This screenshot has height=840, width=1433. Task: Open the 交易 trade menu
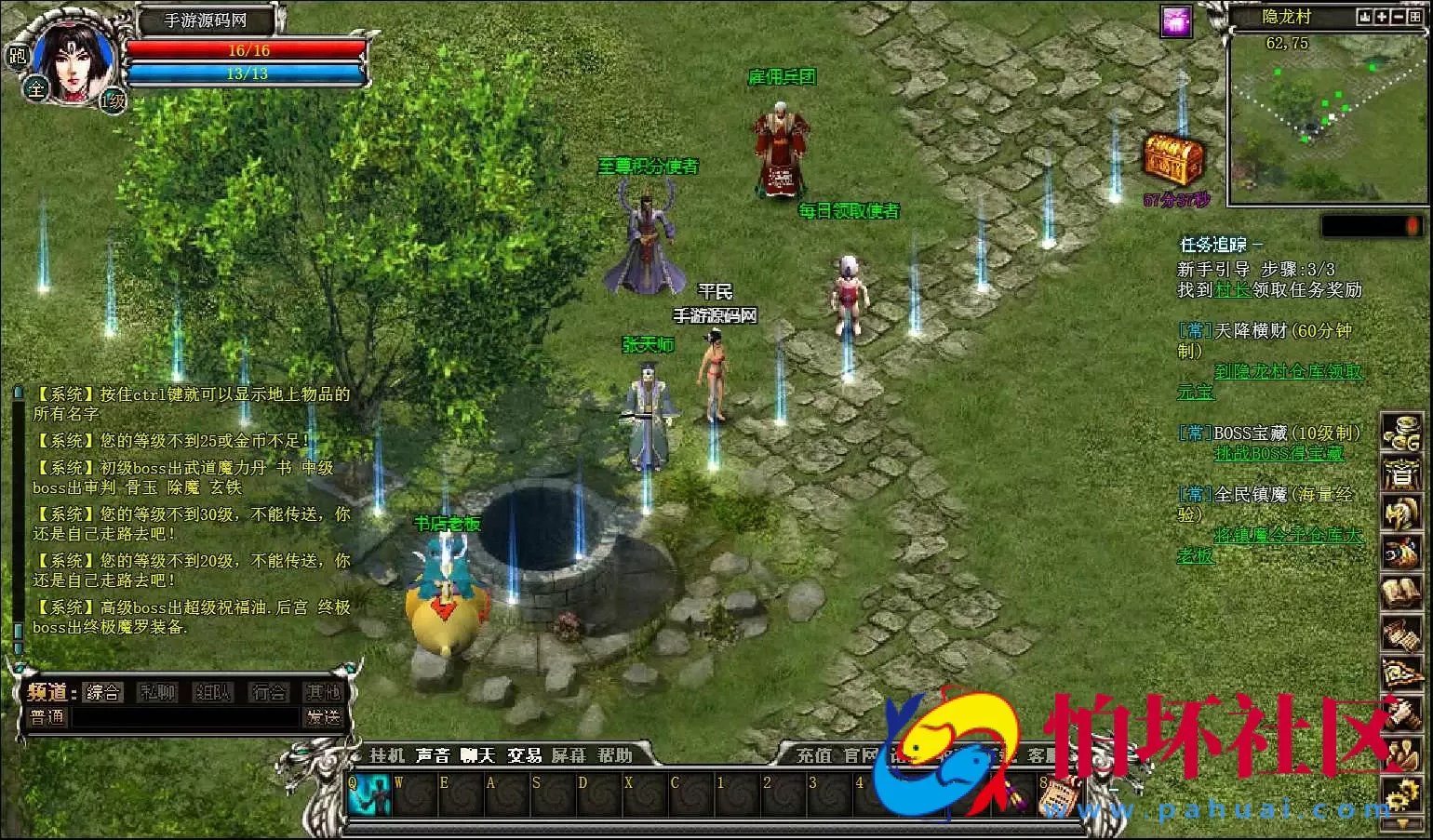524,755
